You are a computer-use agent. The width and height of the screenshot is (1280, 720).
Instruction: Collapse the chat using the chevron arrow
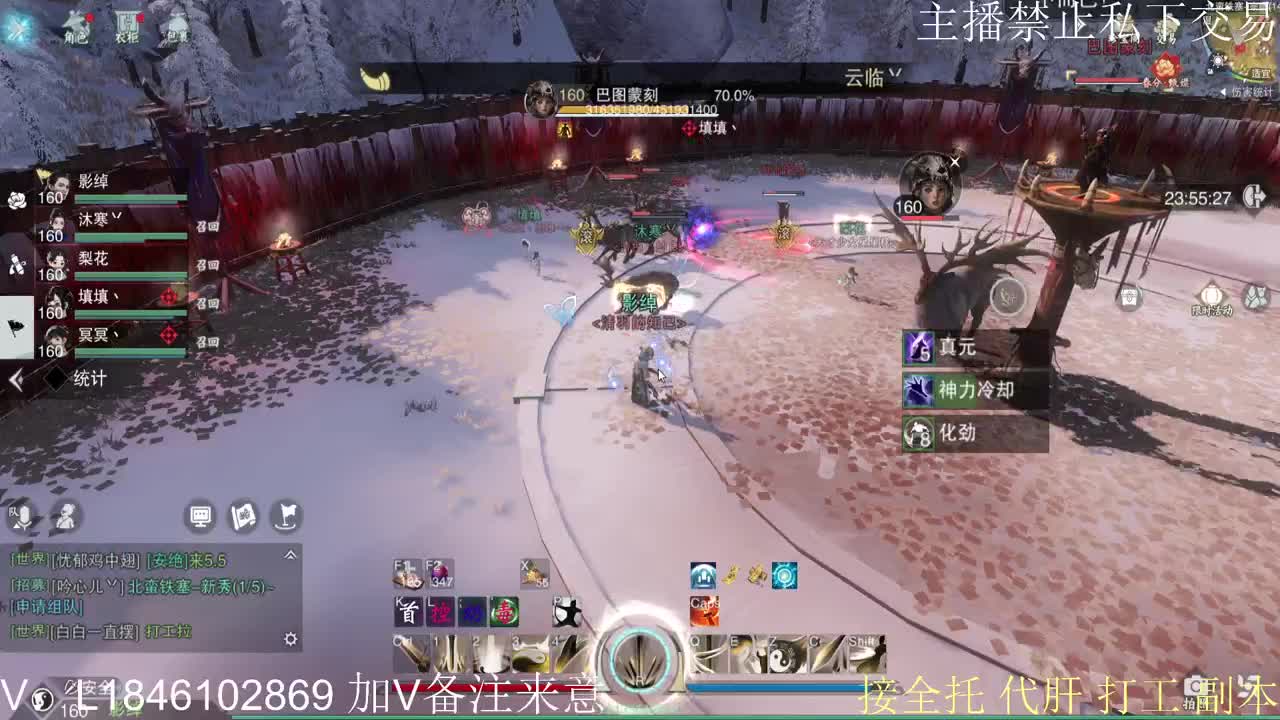click(290, 556)
